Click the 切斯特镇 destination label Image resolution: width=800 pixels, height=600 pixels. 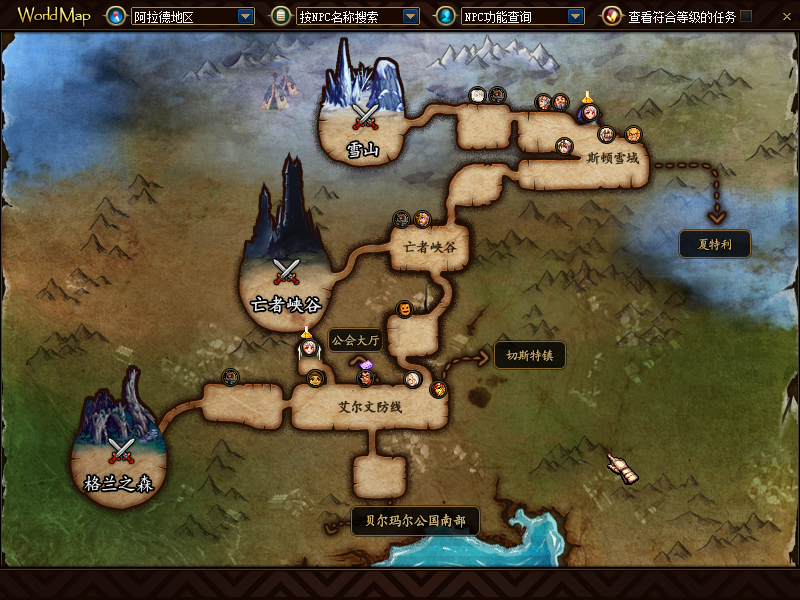[x=529, y=355]
